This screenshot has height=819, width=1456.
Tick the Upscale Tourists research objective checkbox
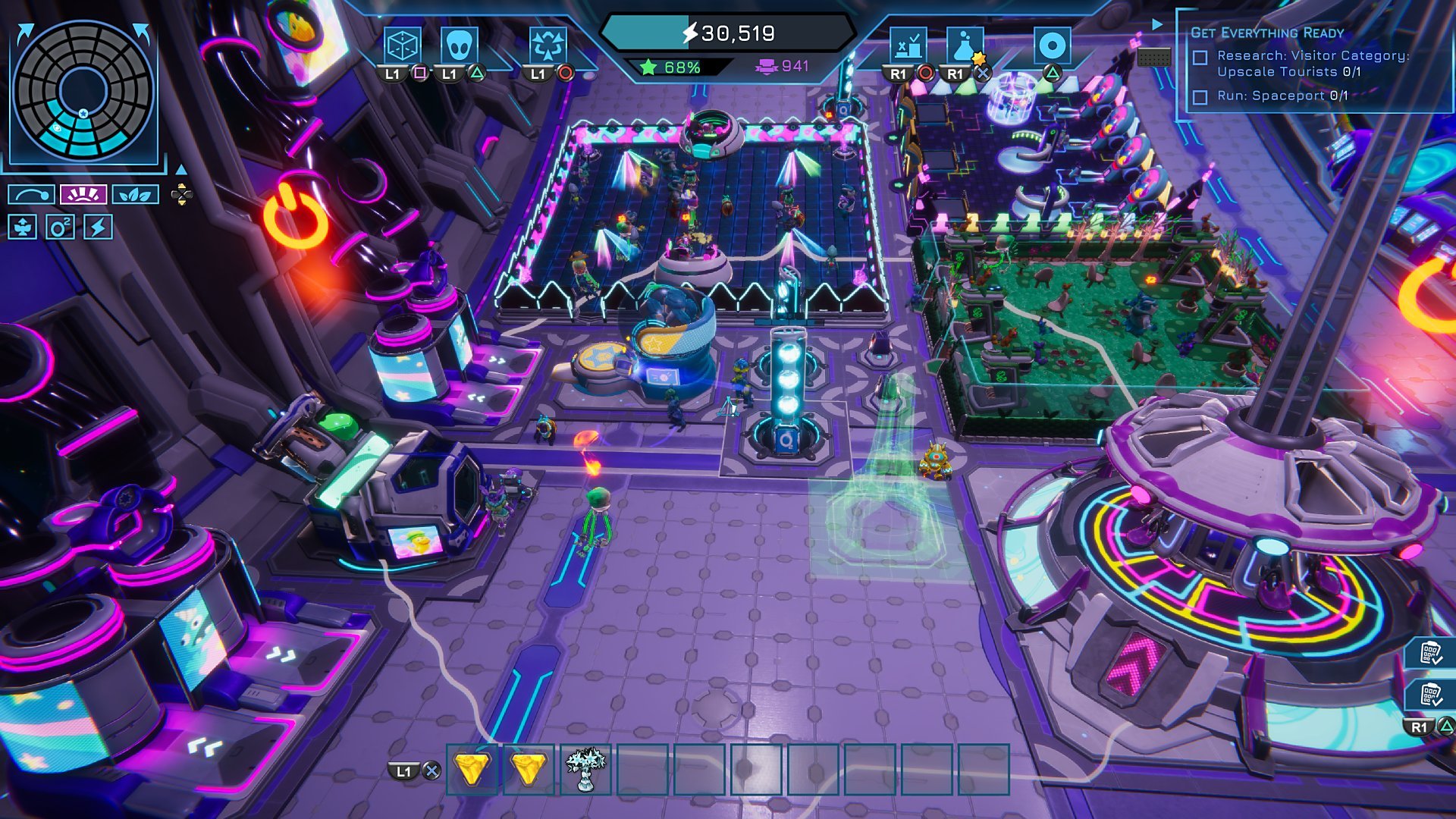(1200, 58)
